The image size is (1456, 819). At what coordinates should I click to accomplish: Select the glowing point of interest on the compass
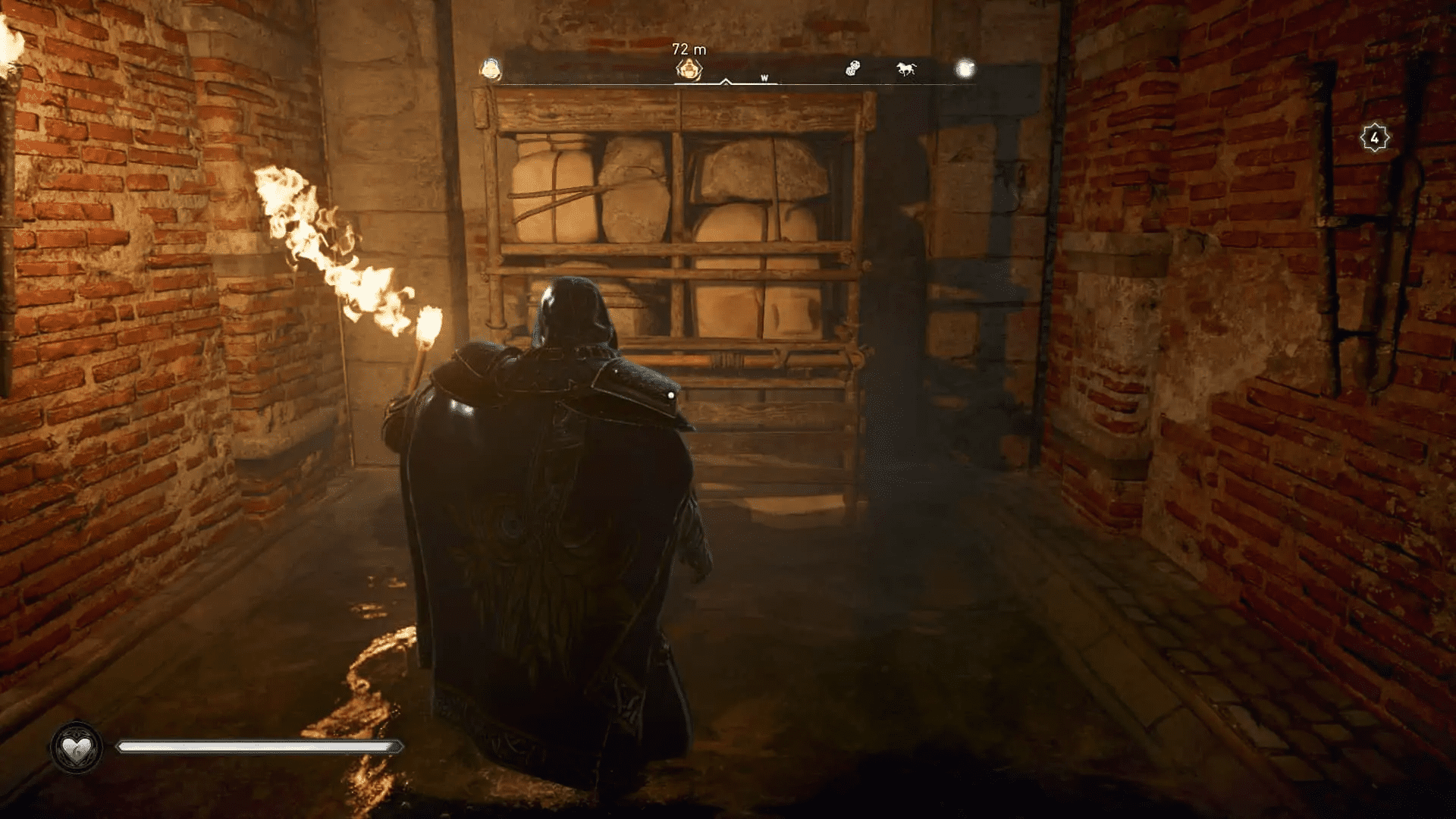tap(965, 69)
